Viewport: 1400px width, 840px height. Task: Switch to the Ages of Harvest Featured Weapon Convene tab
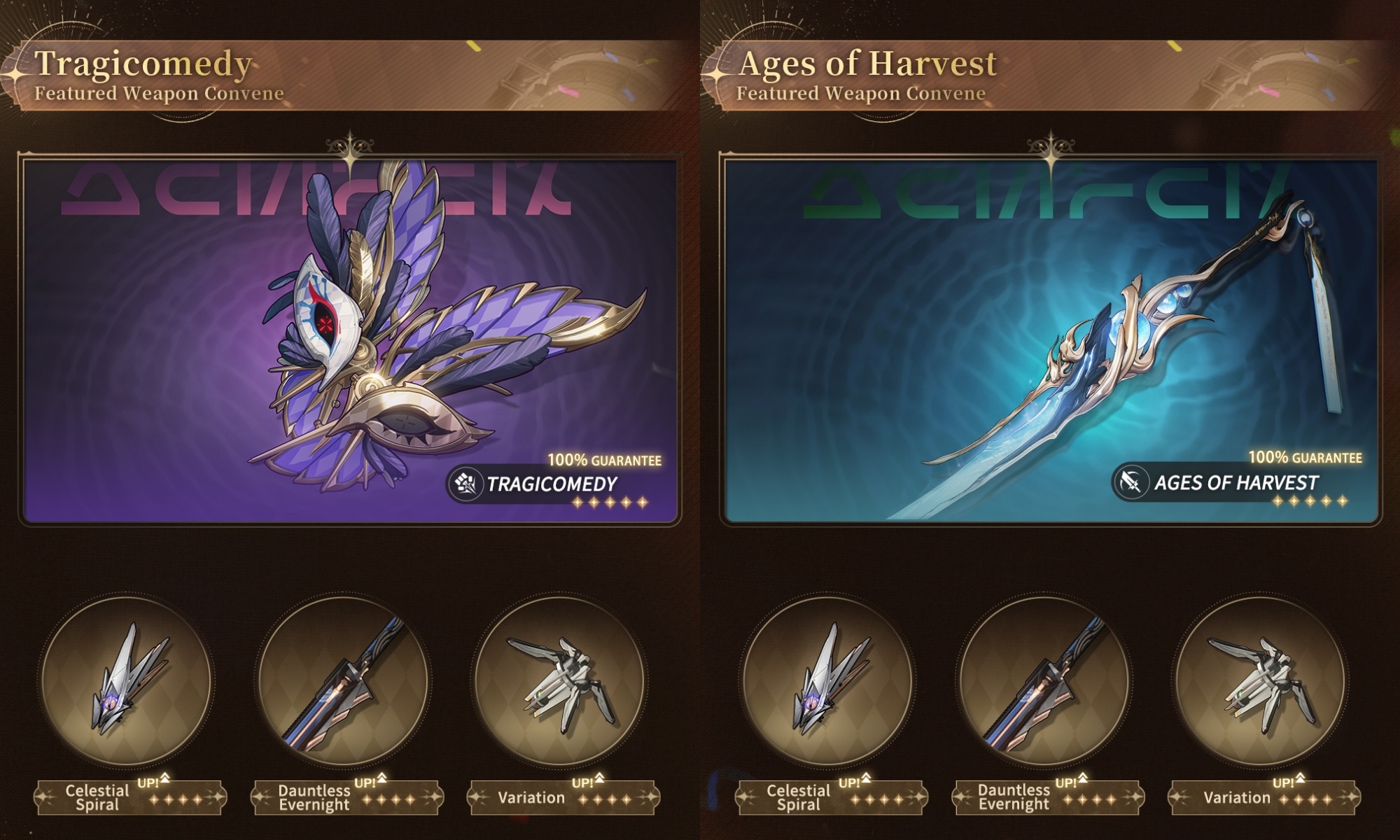pyautogui.click(x=868, y=73)
